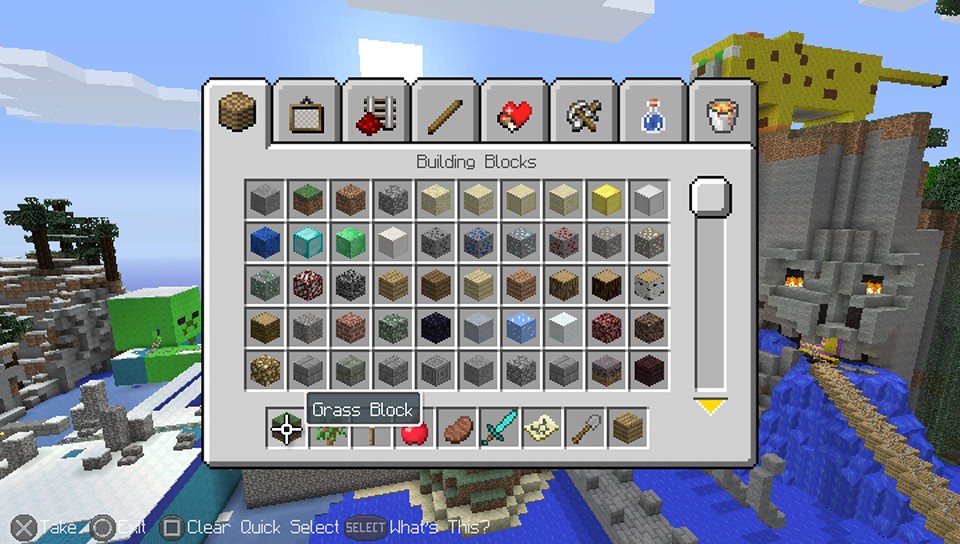This screenshot has height=544, width=960.
Task: Choose the emerald green block
Action: tap(350, 242)
